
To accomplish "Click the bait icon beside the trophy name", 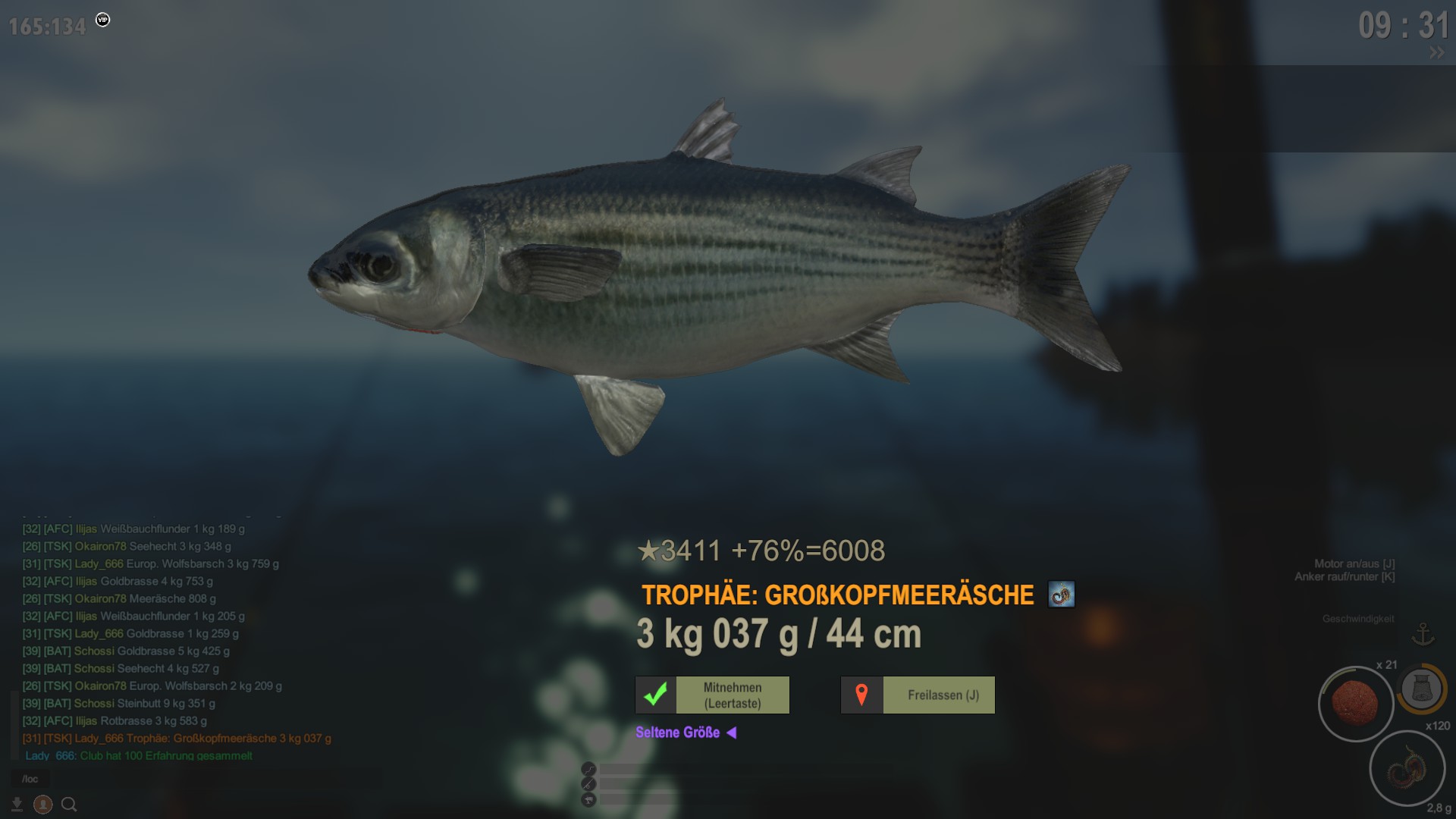I will [1061, 595].
